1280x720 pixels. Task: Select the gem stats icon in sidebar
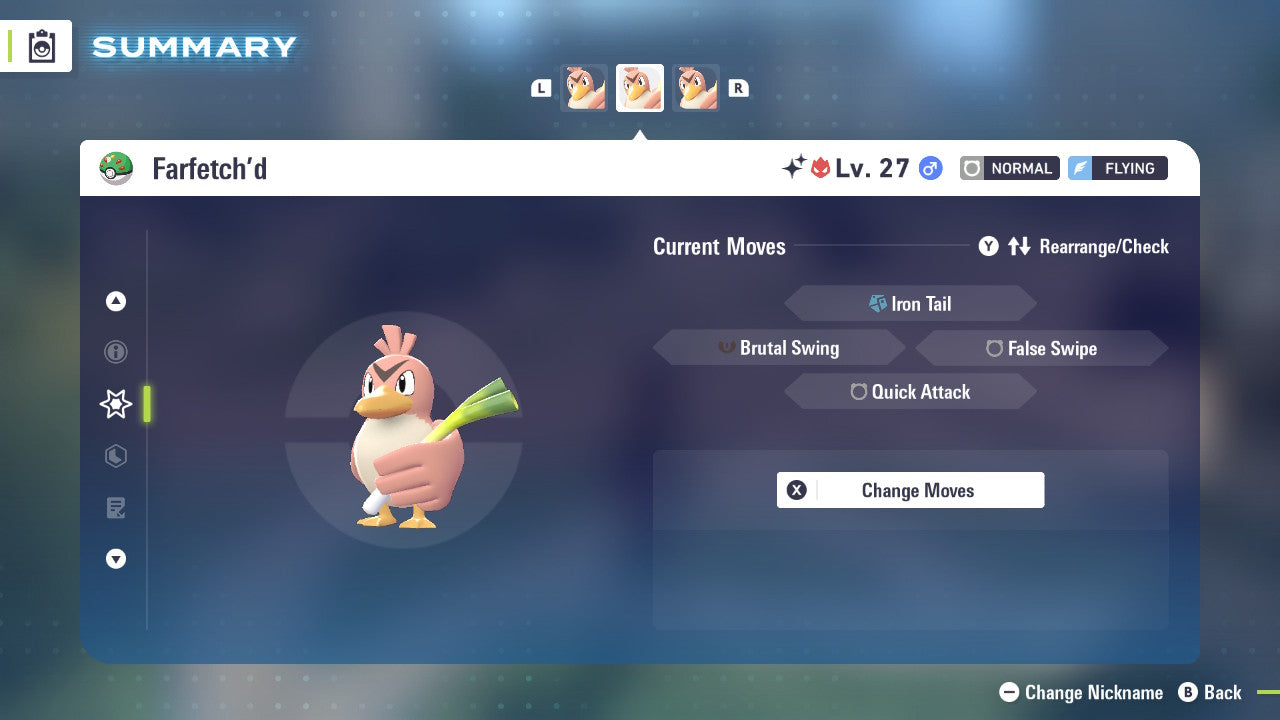click(x=115, y=456)
